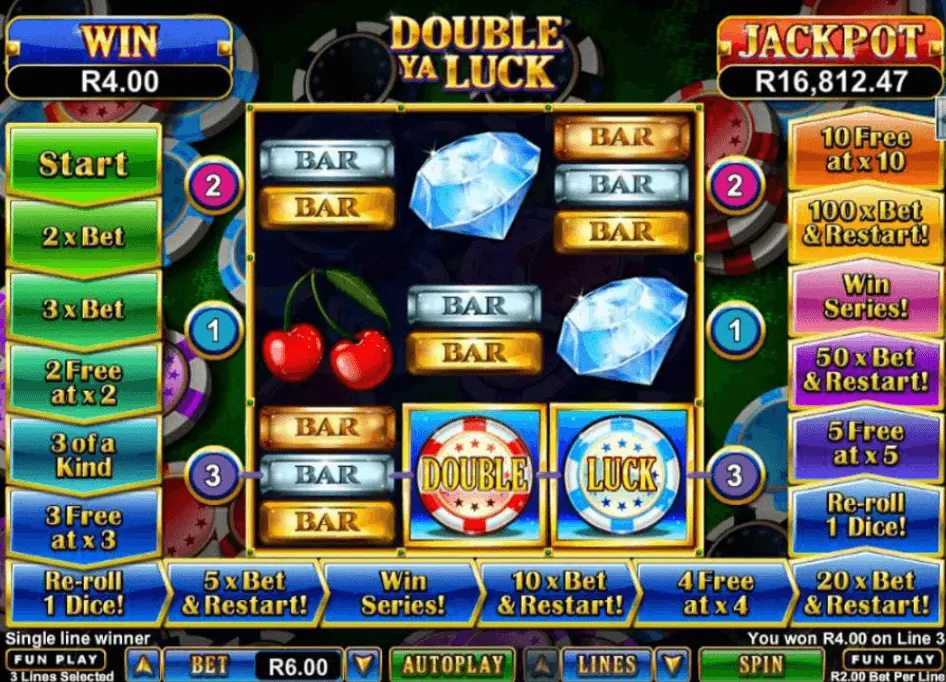Increase the bet with the up arrow
Viewport: 946px width, 682px height.
point(144,664)
